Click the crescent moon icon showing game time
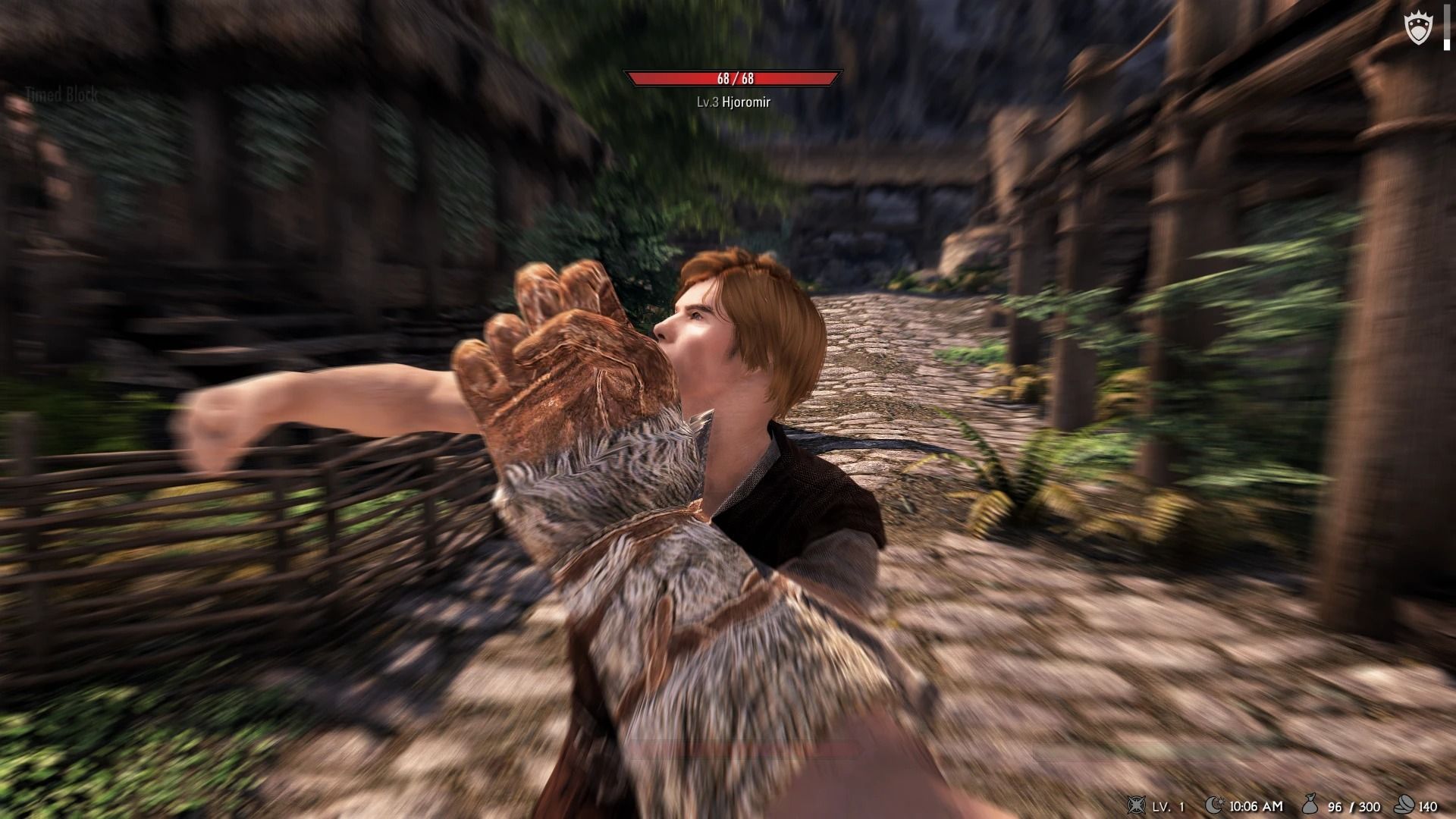The width and height of the screenshot is (1456, 819). (x=1214, y=805)
